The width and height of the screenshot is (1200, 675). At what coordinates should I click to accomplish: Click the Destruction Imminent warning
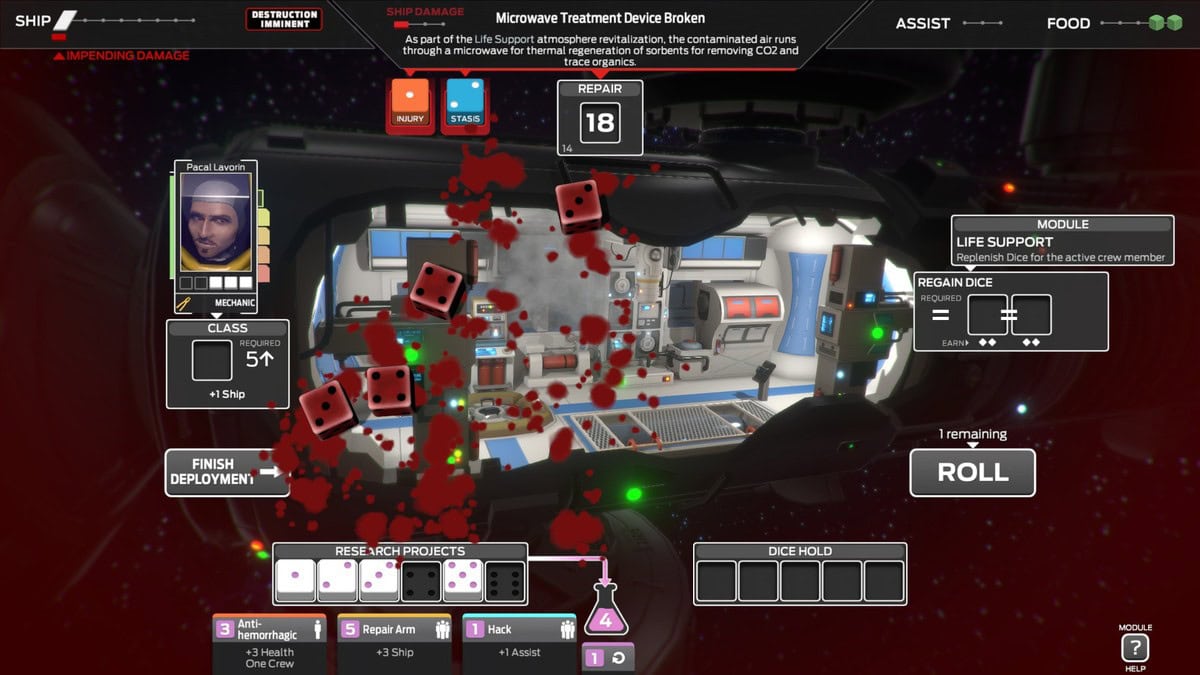(x=284, y=19)
